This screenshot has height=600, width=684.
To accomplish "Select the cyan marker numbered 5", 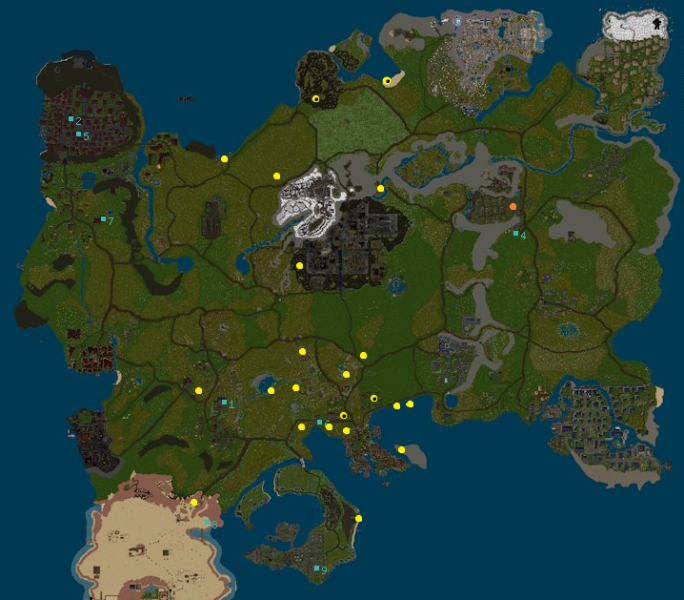I will pyautogui.click(x=78, y=134).
